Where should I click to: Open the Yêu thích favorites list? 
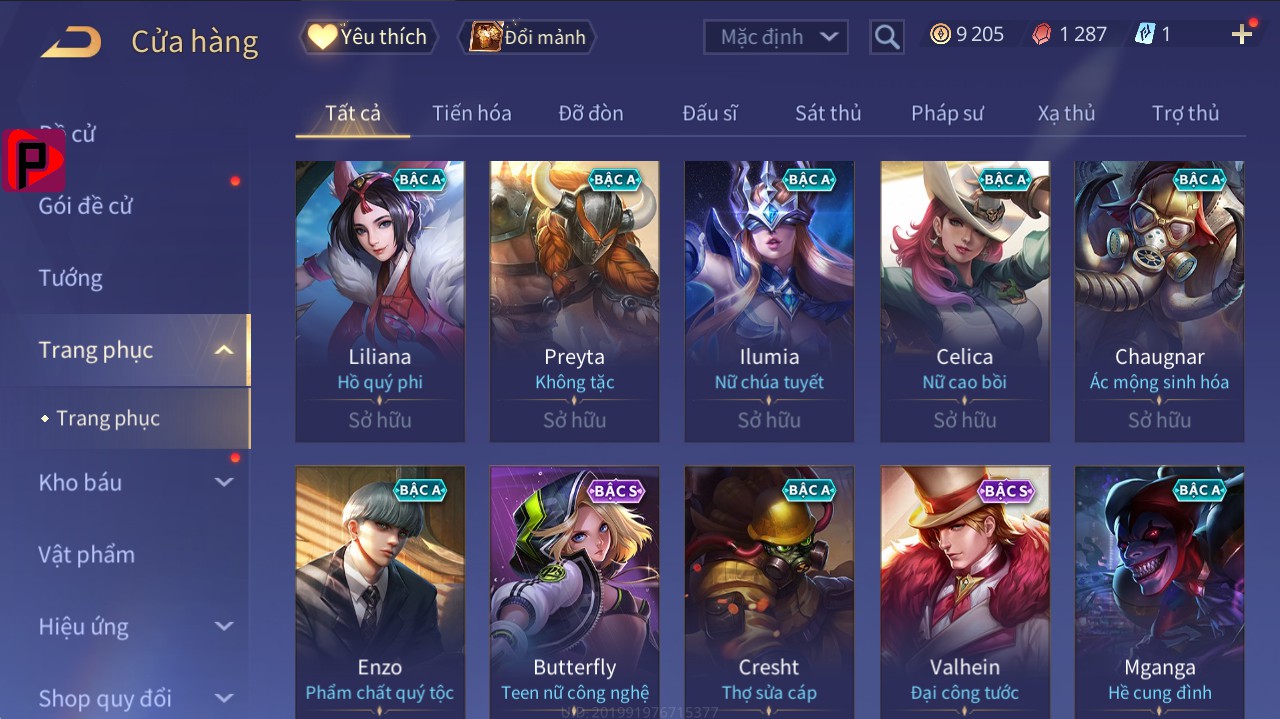pos(367,37)
